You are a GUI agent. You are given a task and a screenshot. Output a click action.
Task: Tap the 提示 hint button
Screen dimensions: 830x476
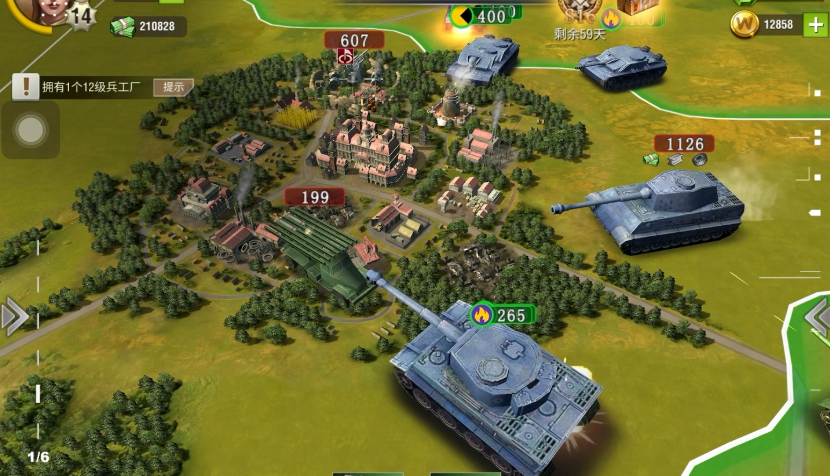(173, 87)
